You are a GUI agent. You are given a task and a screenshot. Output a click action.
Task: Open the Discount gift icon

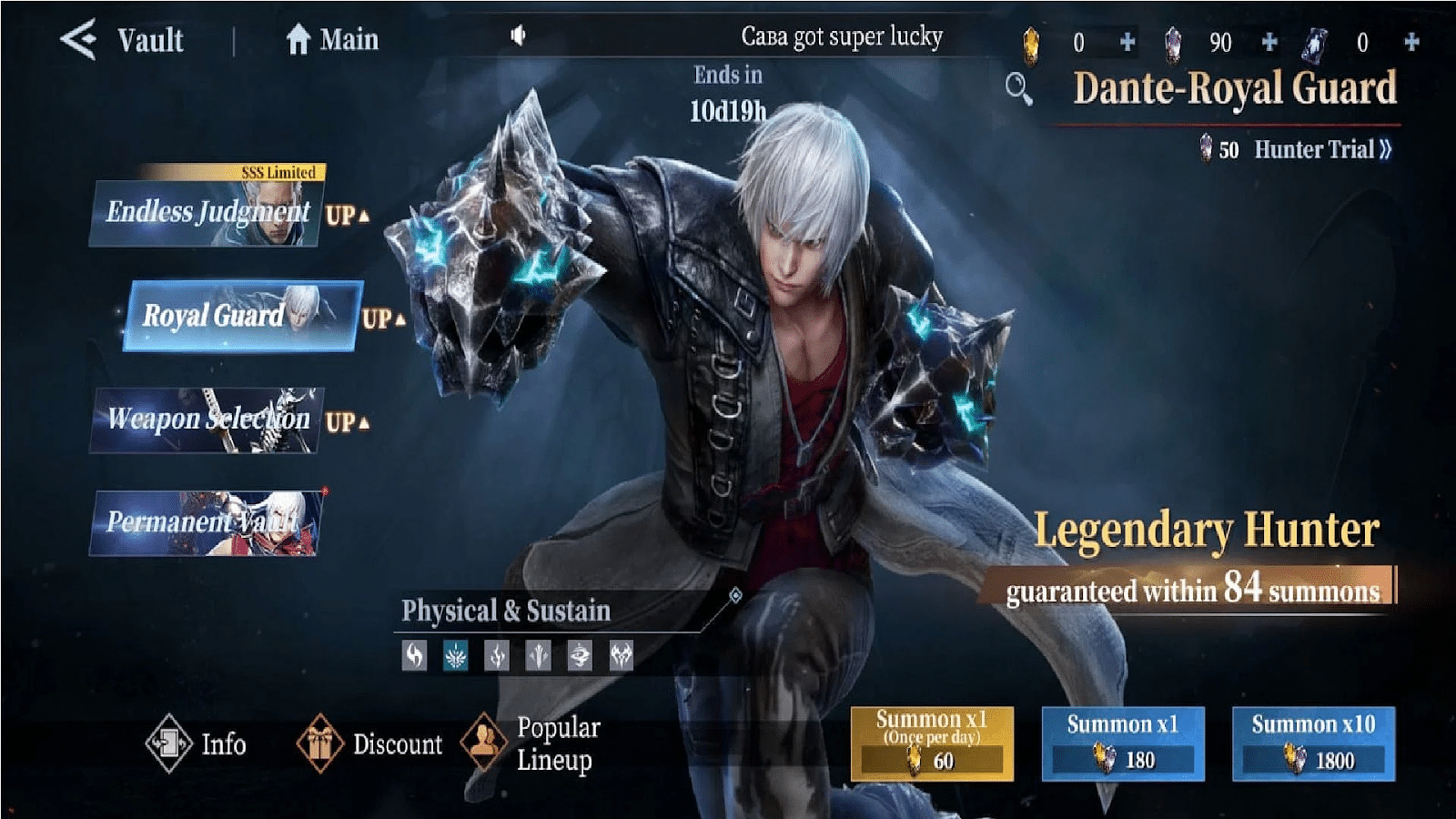point(320,744)
